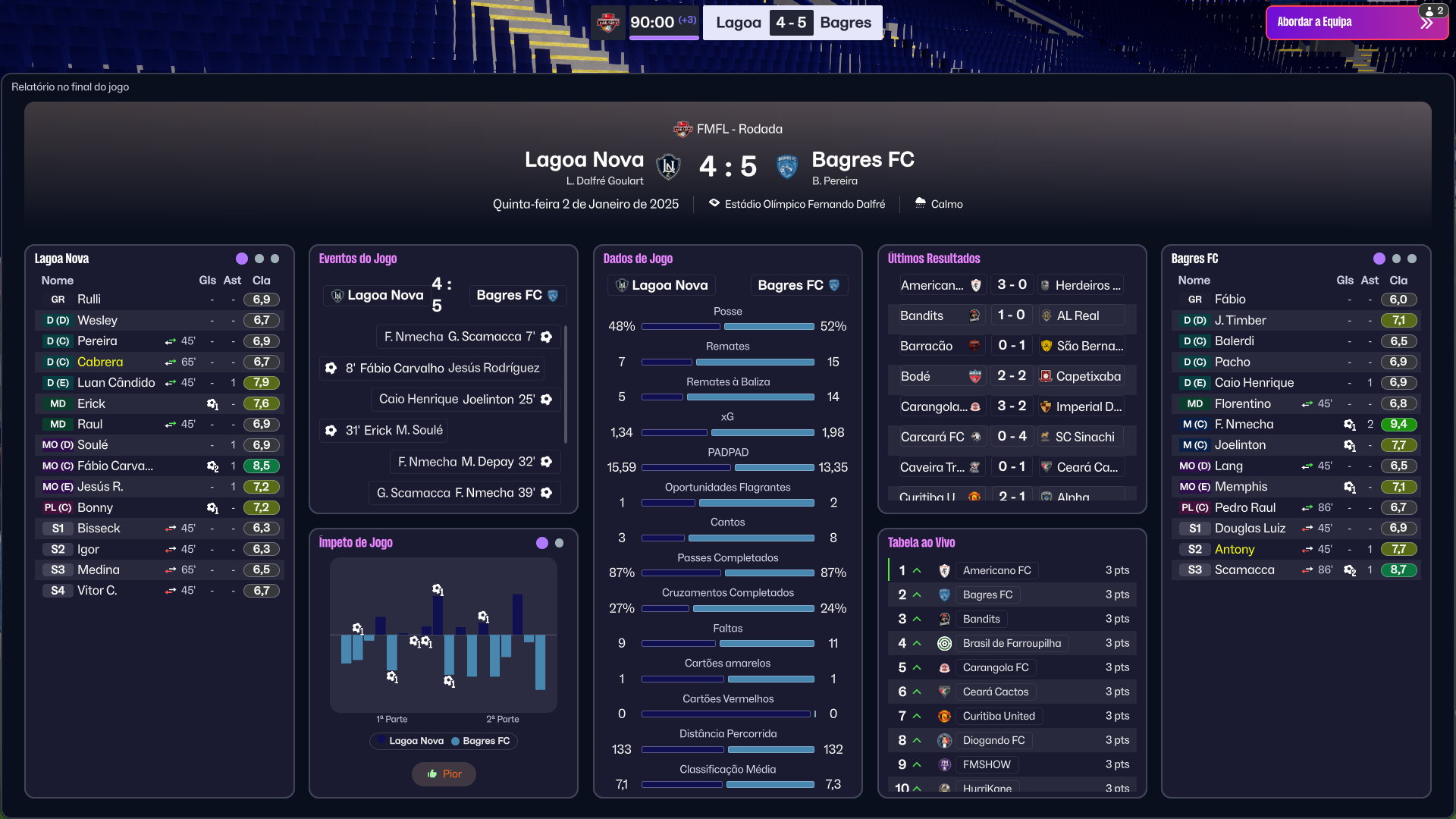Open goalkeeper Rulli's player row
Image resolution: width=1456 pixels, height=819 pixels.
(89, 300)
